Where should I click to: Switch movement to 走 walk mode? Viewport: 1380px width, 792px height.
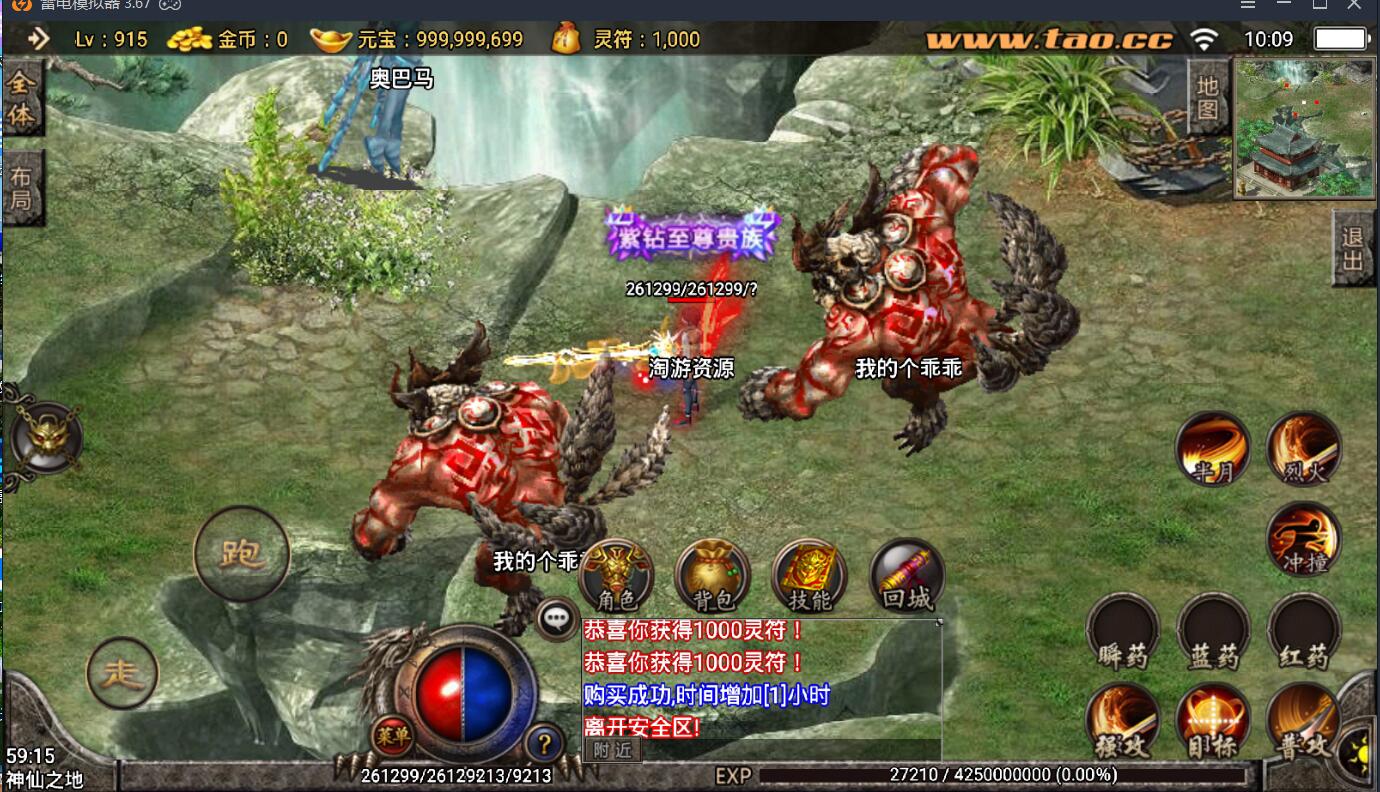(122, 673)
